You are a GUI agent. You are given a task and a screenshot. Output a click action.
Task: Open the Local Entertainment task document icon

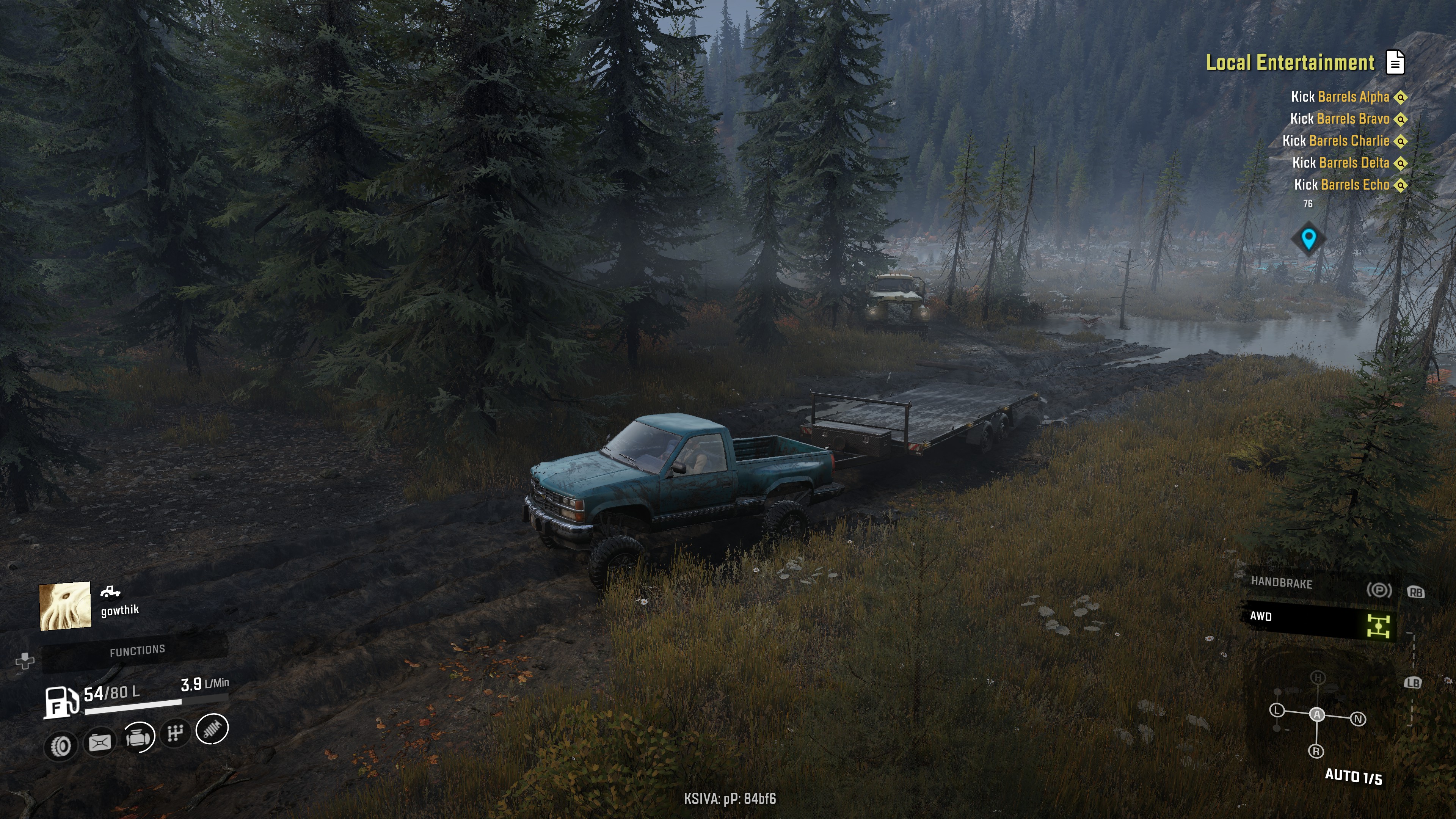pyautogui.click(x=1395, y=62)
